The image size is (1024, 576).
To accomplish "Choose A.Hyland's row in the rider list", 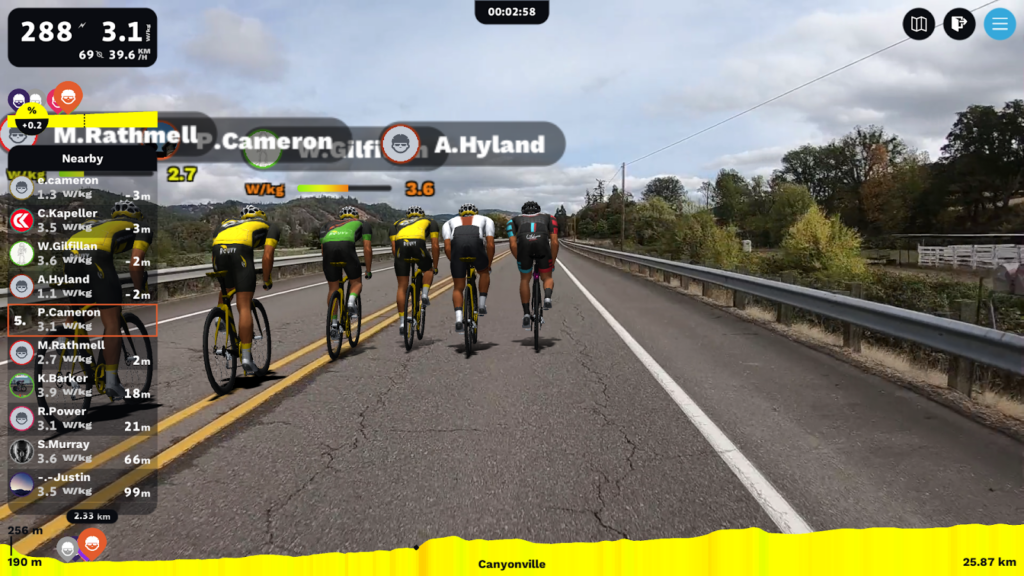I will pos(82,286).
